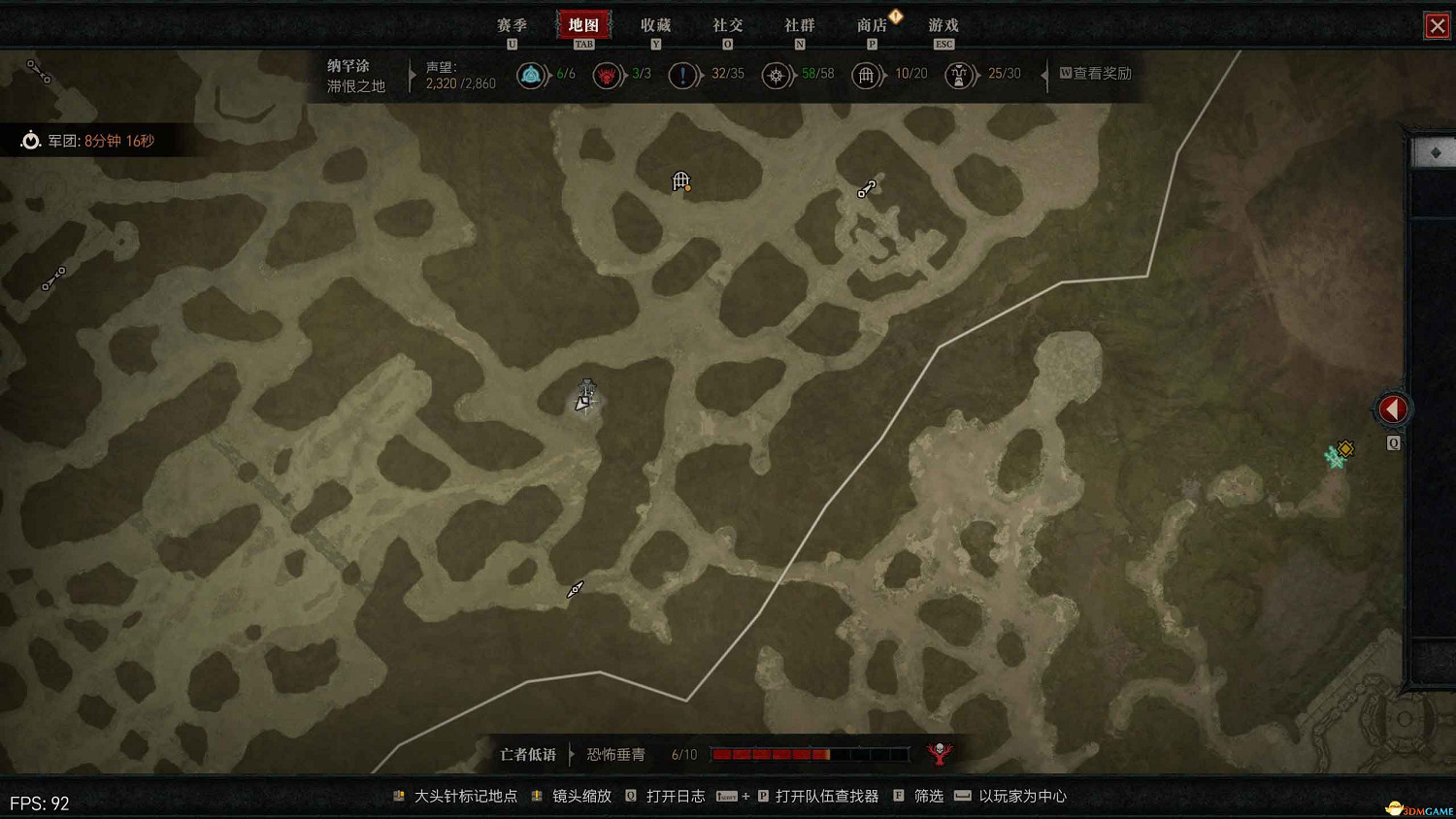Click the Altars of Lilith icon showing 3/3

click(x=608, y=74)
